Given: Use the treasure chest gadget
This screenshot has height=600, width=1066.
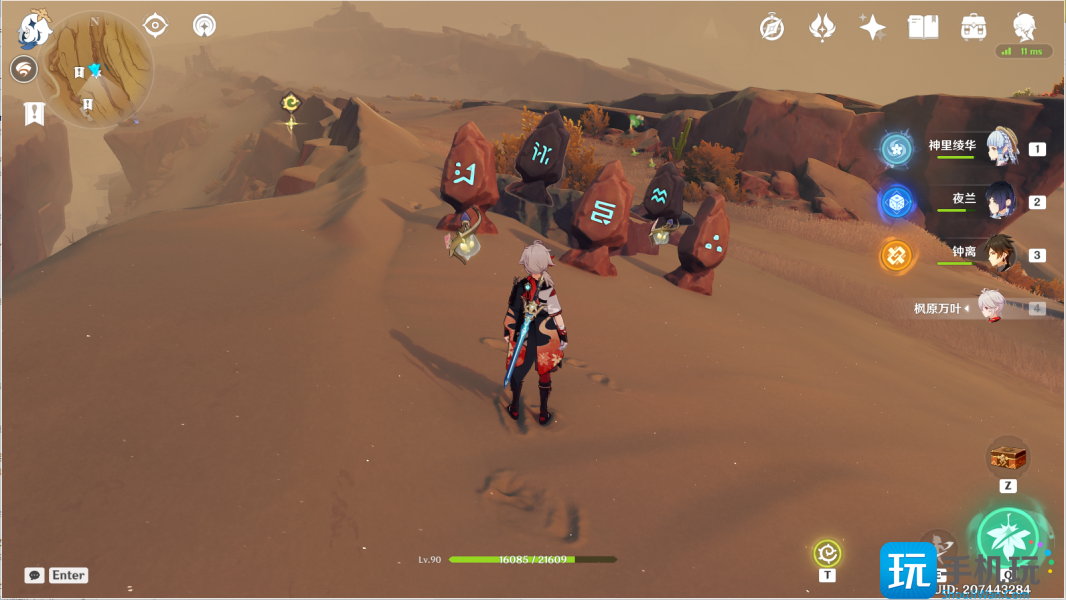Looking at the screenshot, I should 1007,458.
